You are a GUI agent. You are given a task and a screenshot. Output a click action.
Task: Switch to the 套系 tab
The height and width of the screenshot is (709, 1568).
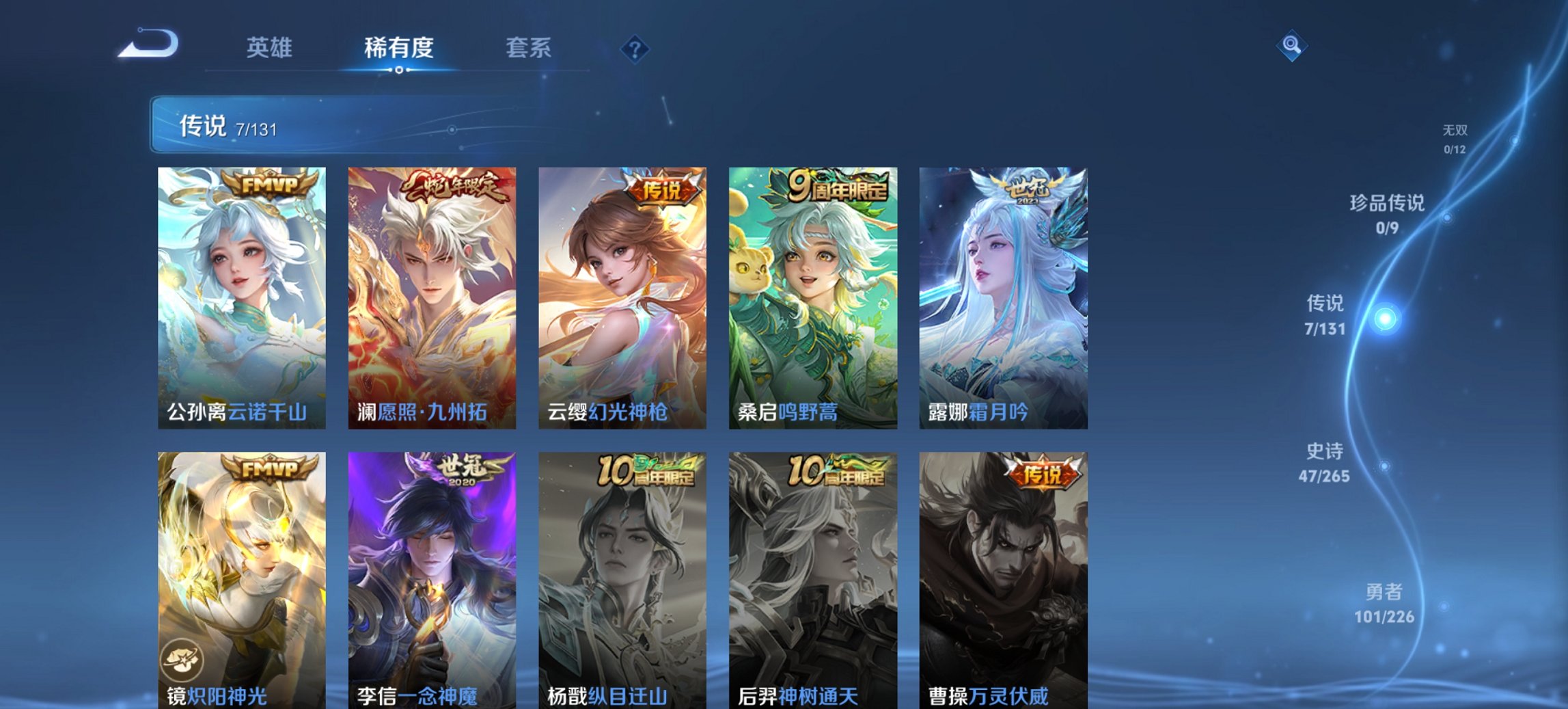[x=529, y=48]
